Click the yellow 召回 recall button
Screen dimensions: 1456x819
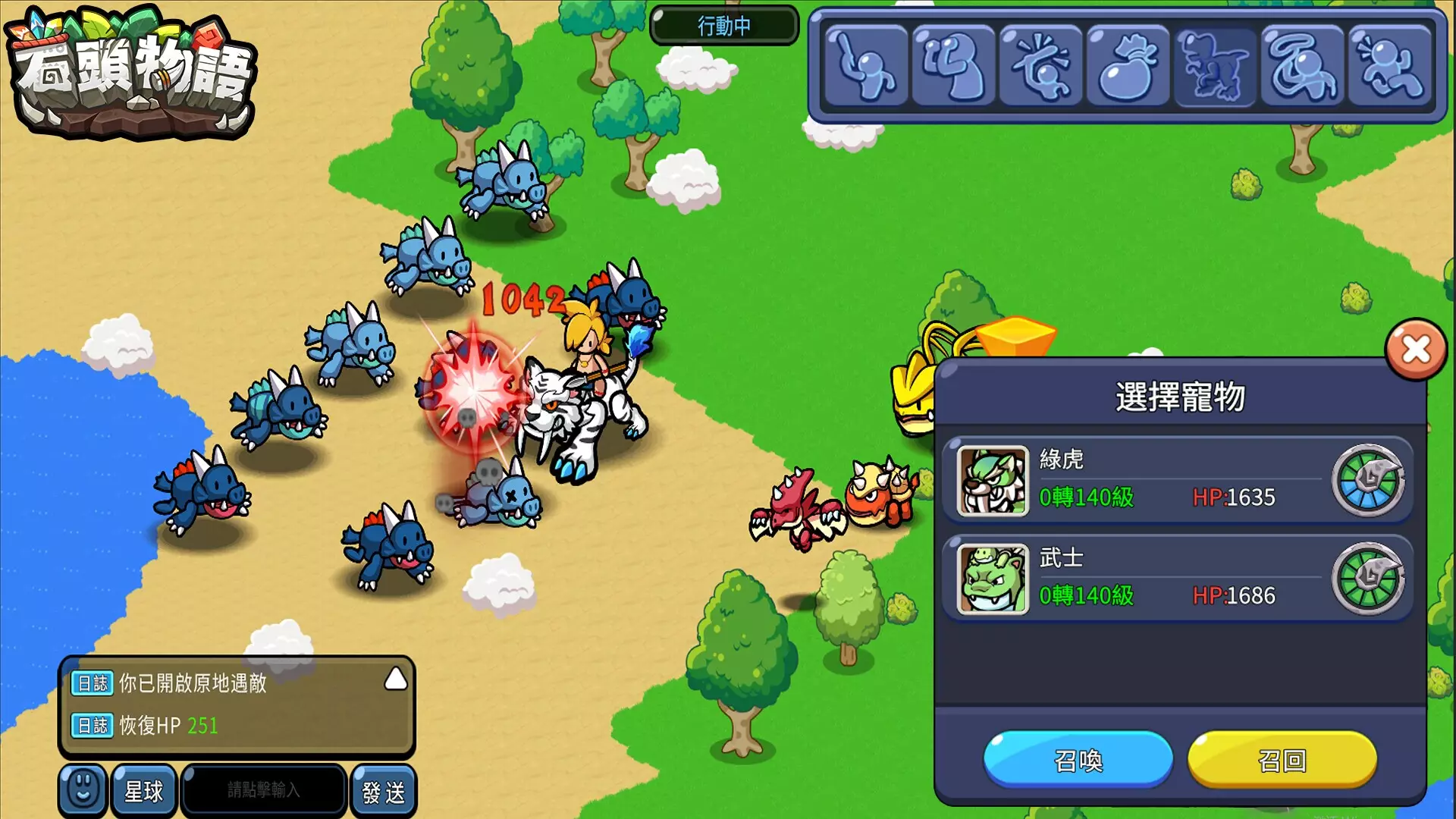(x=1282, y=760)
